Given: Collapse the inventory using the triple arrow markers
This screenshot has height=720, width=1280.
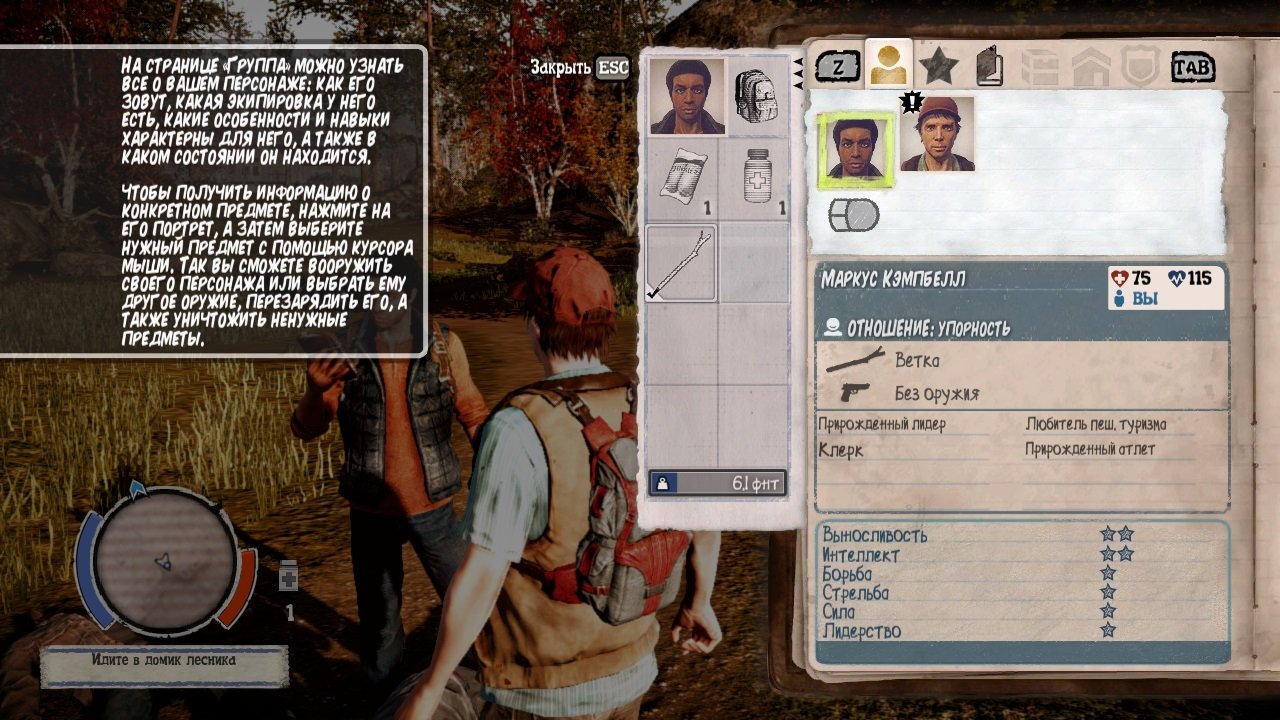Looking at the screenshot, I should pos(800,72).
